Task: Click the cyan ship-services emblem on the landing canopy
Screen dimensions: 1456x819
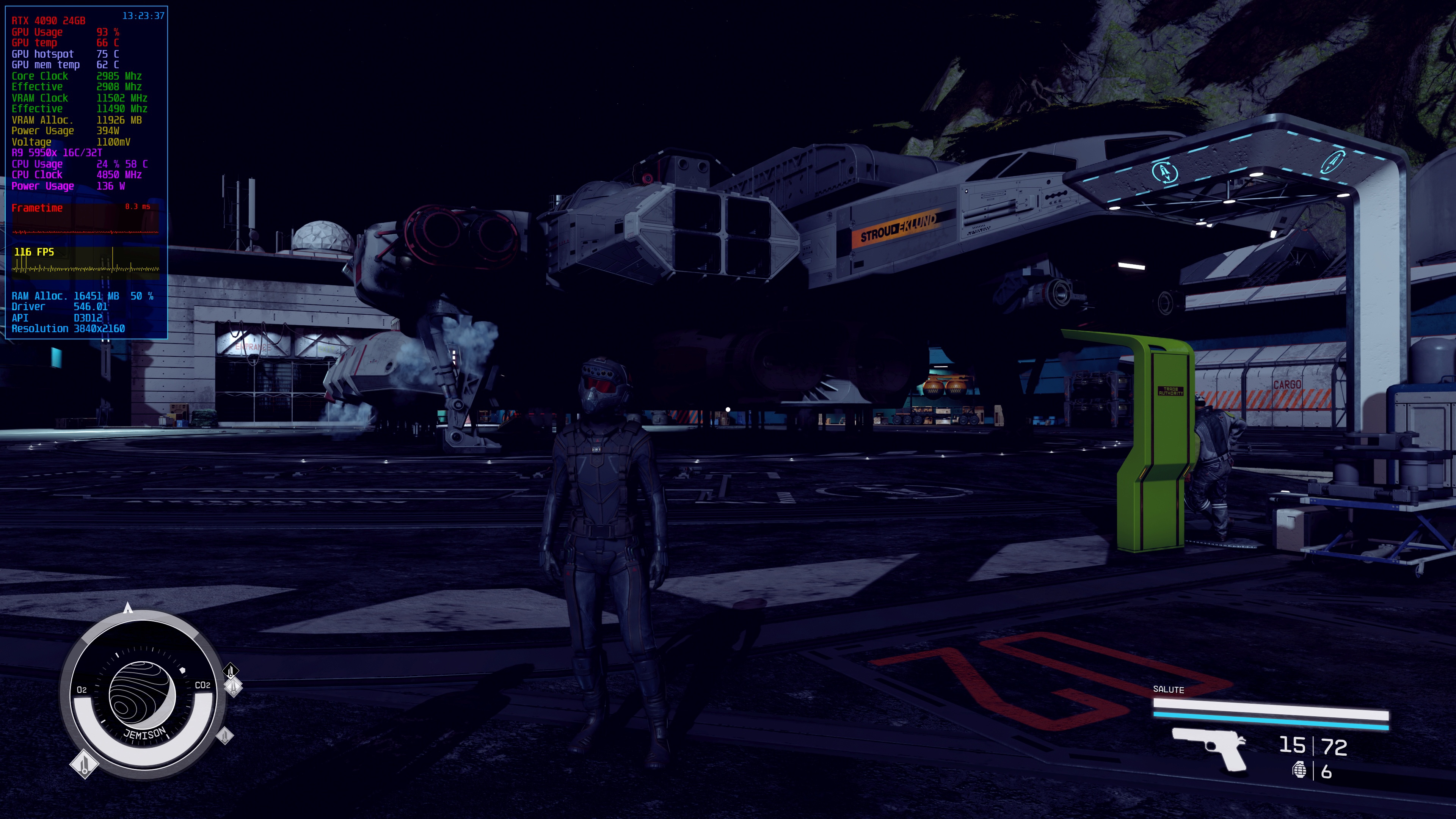Action: pyautogui.click(x=1164, y=173)
